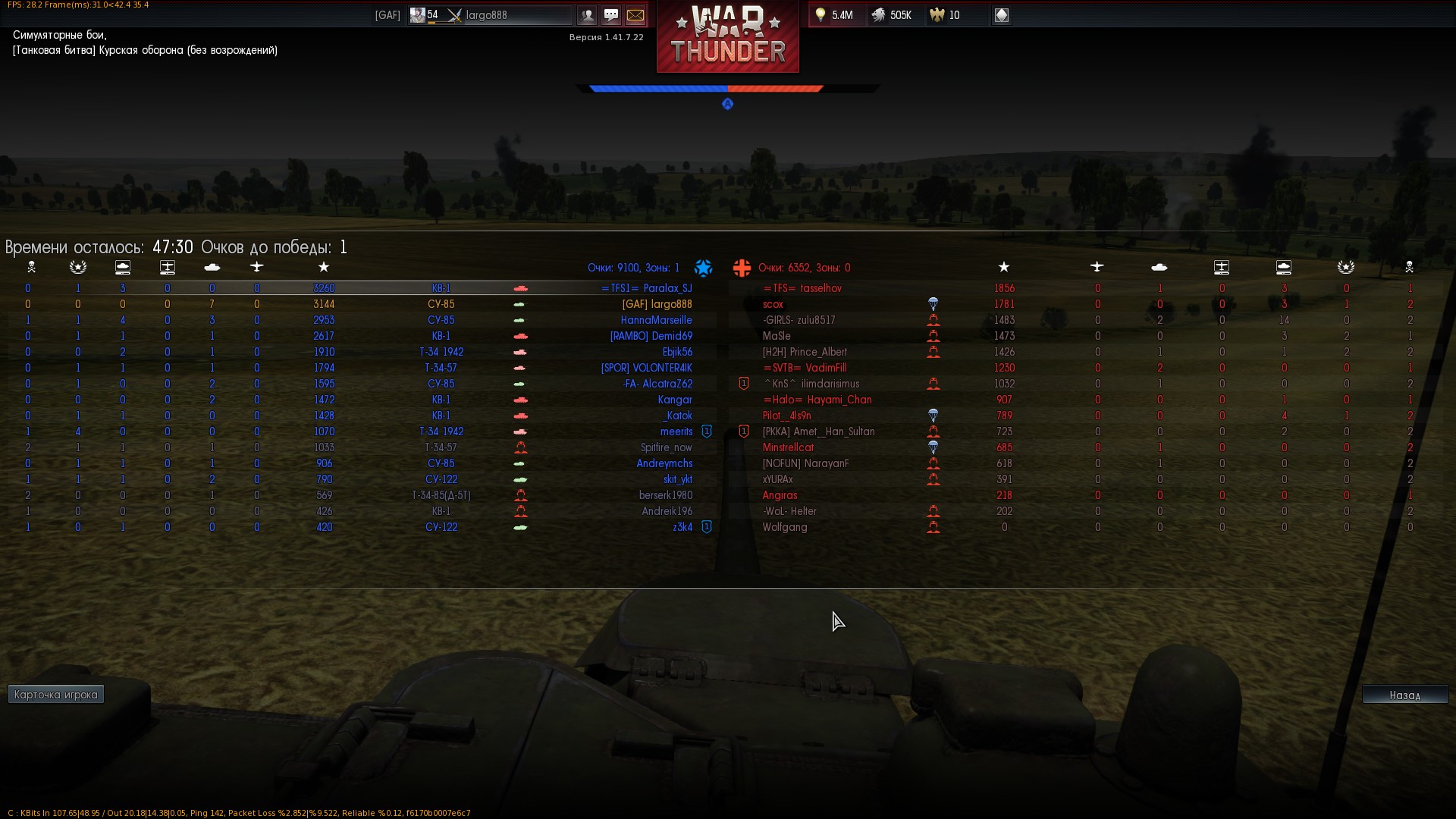Select player row =TFS1= Paralax_SJ
The image size is (1456, 819).
(646, 288)
